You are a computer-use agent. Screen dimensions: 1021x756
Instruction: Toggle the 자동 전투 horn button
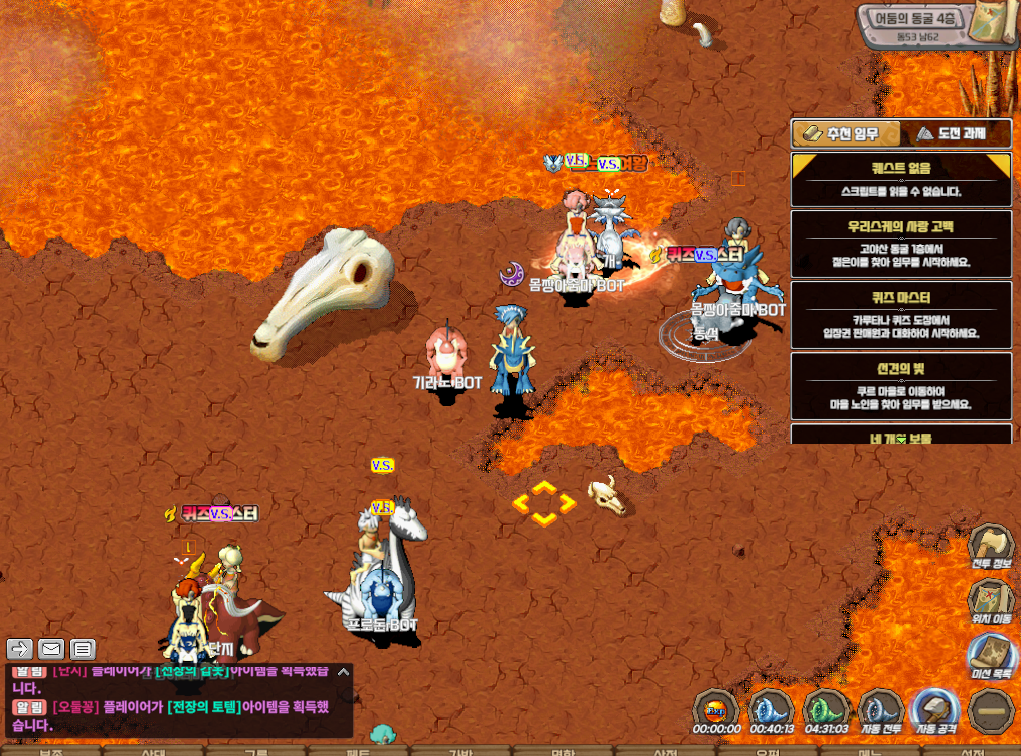881,709
